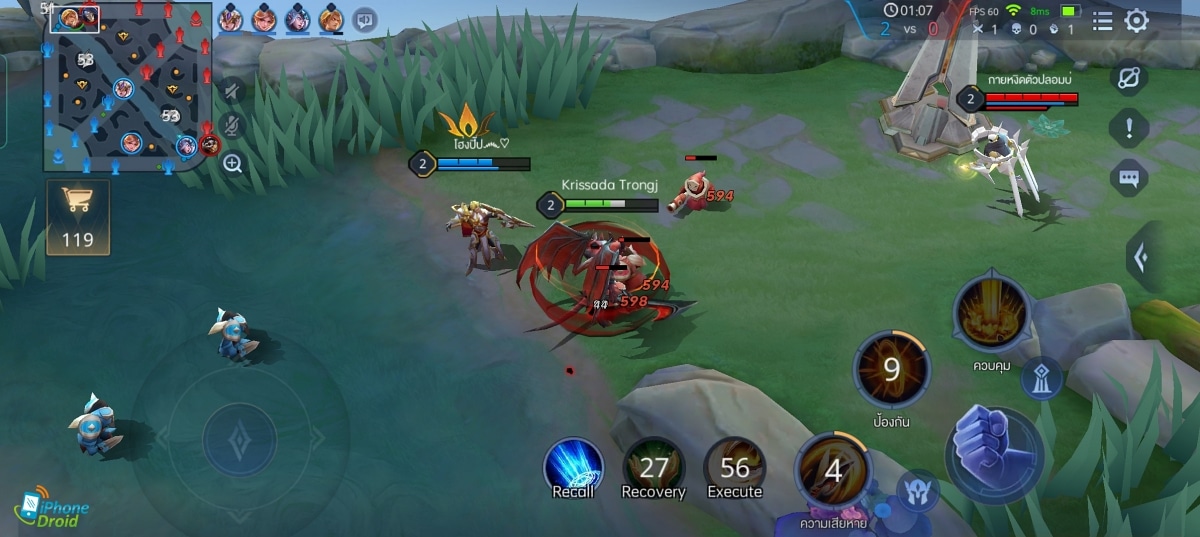Toggle the muted speaker icon
Screen dimensions: 1200x537
[x=232, y=90]
